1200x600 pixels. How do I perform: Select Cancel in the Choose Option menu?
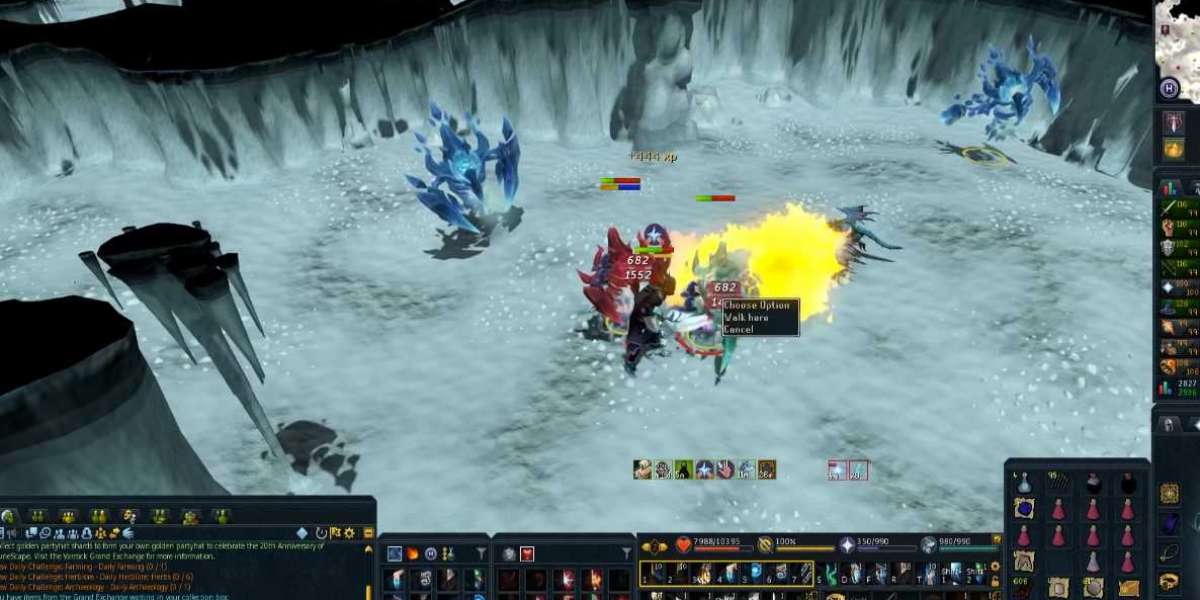coord(739,329)
